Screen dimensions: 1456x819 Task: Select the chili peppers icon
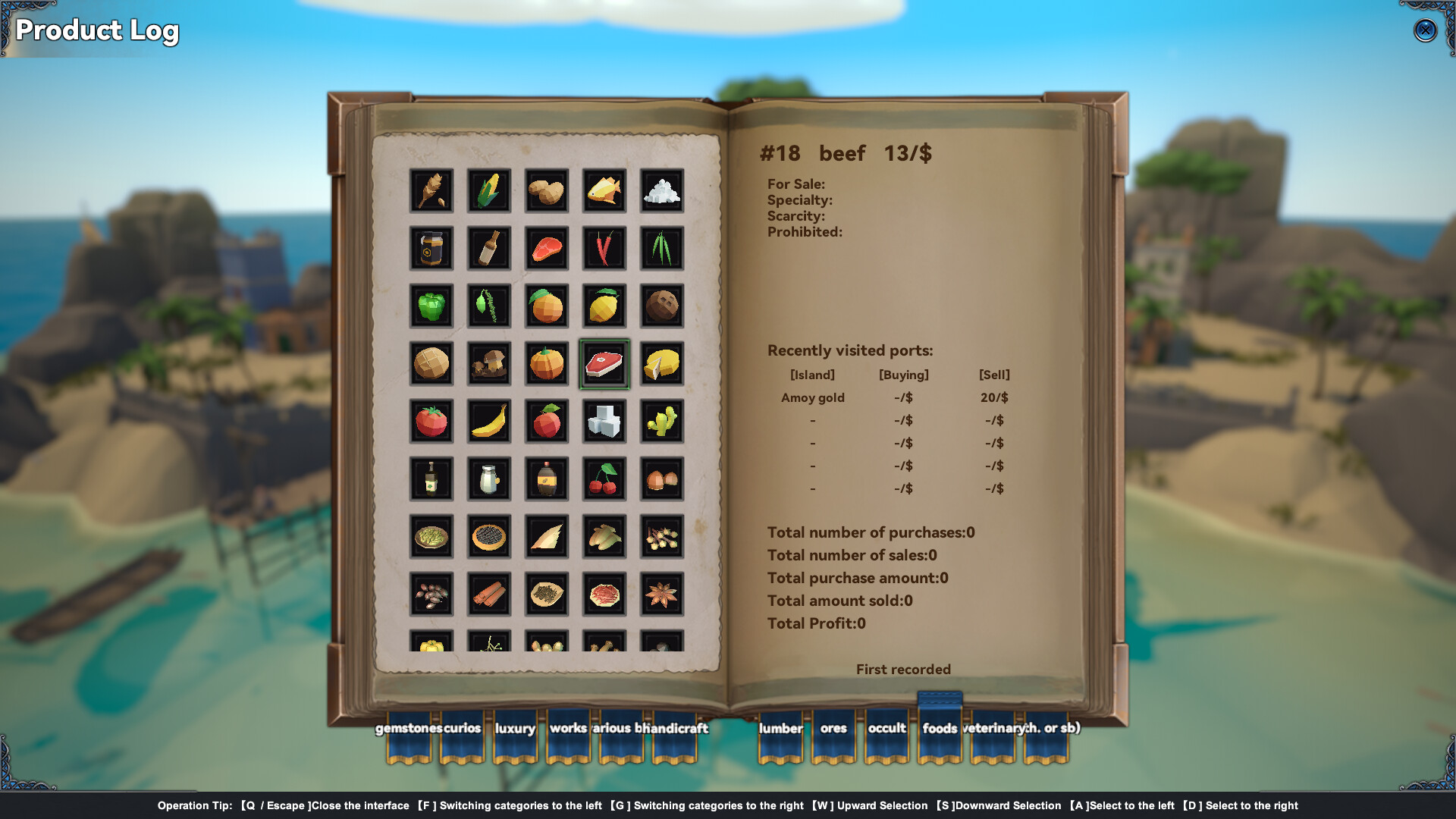(x=604, y=248)
